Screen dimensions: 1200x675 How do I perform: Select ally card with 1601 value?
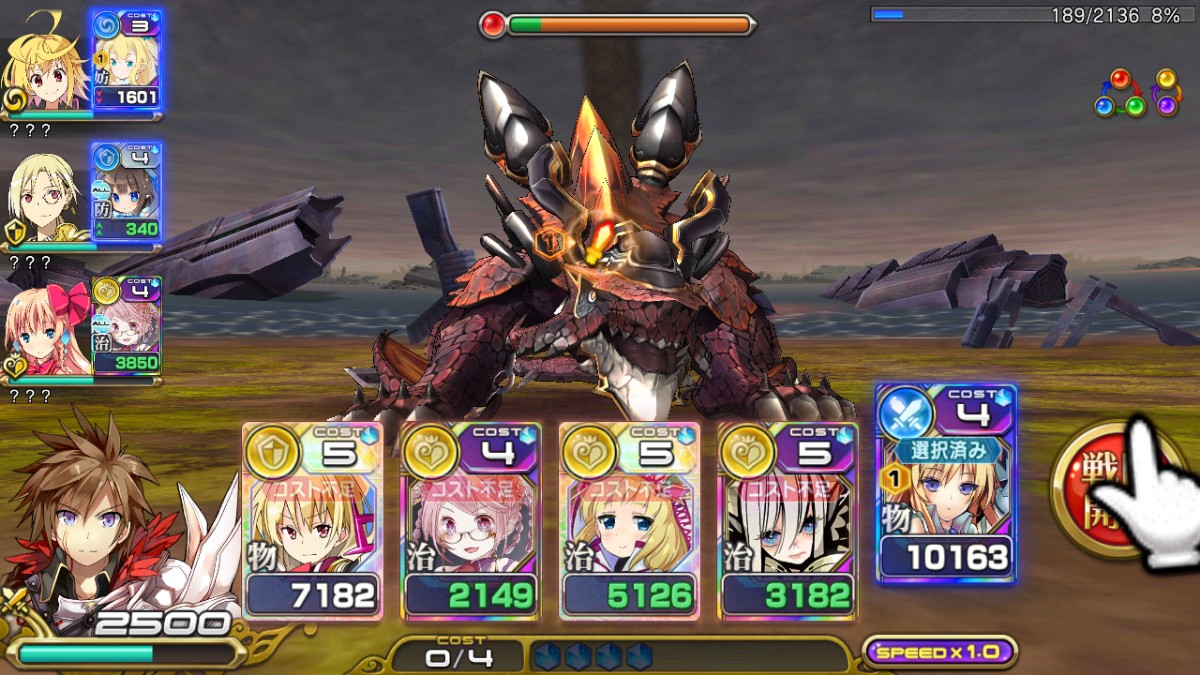pyautogui.click(x=126, y=59)
